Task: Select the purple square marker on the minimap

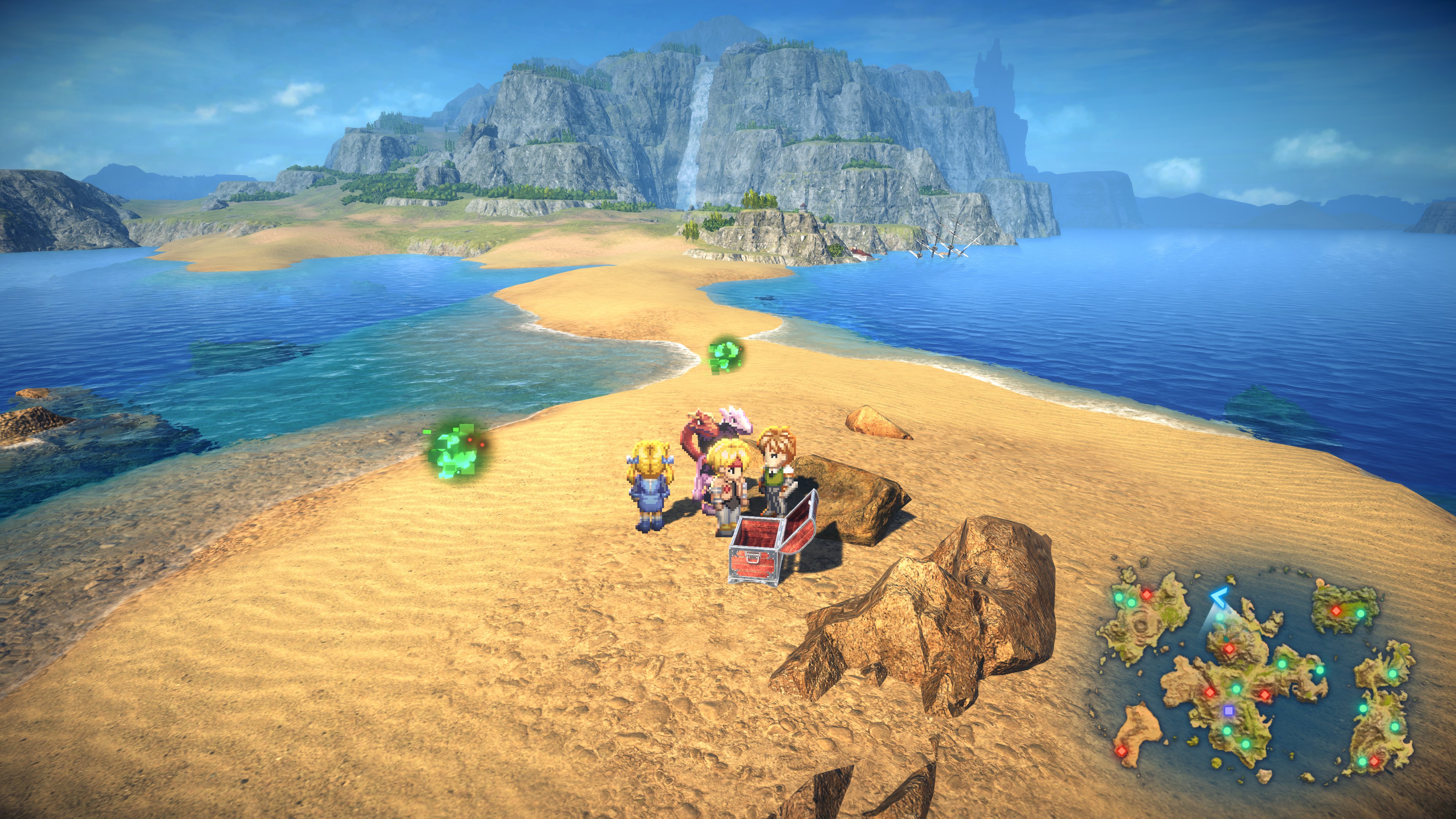Action: (1228, 711)
